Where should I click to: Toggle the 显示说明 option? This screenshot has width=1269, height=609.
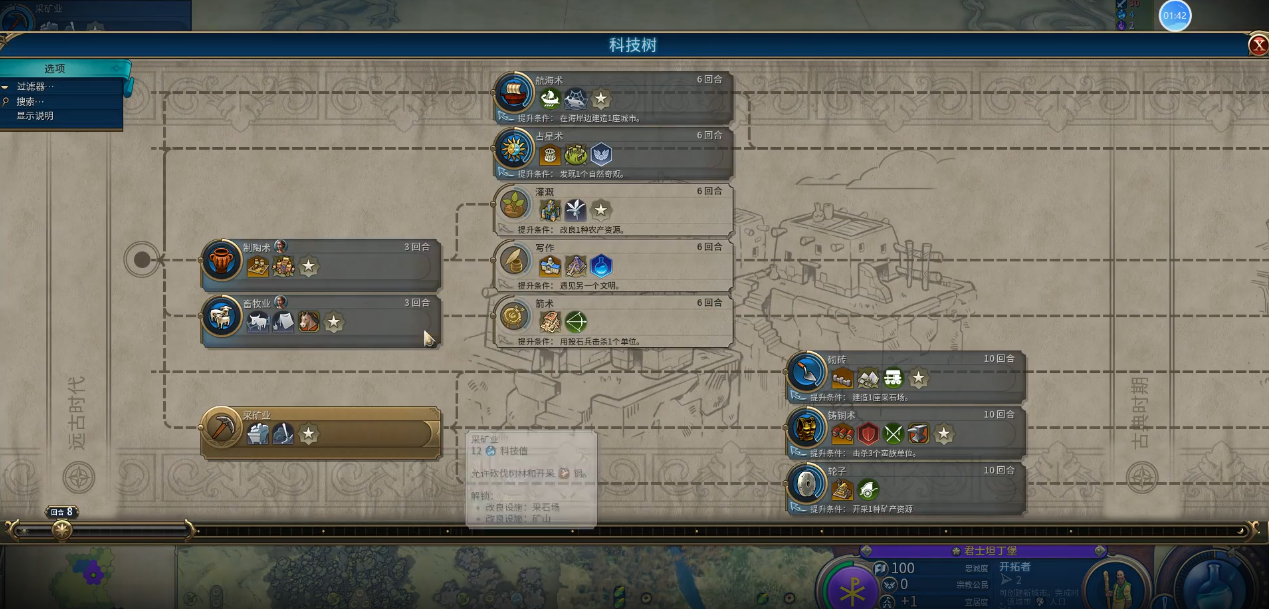[35, 116]
